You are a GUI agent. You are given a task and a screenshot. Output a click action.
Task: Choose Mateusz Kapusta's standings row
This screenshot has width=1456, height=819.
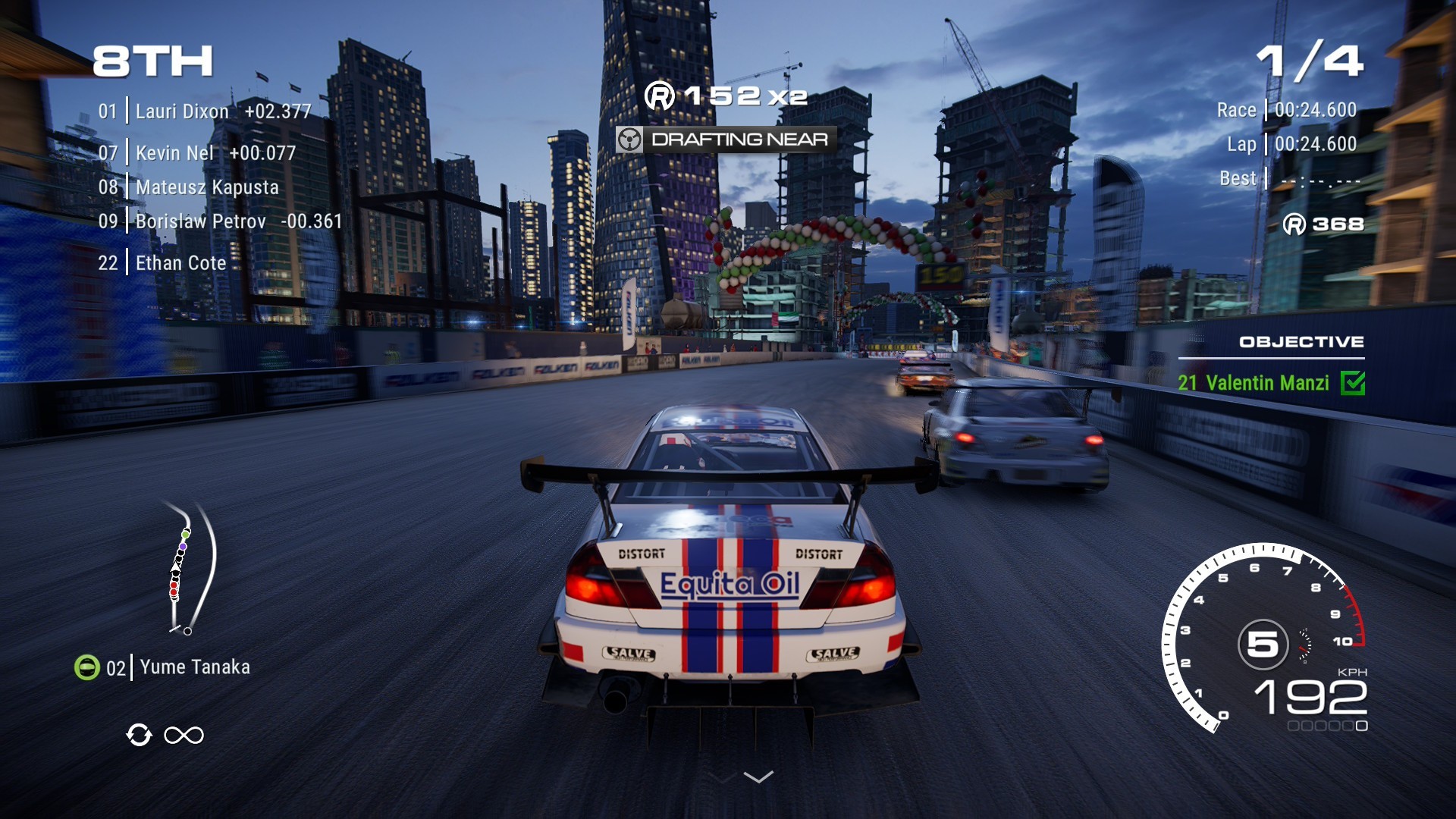tap(207, 187)
